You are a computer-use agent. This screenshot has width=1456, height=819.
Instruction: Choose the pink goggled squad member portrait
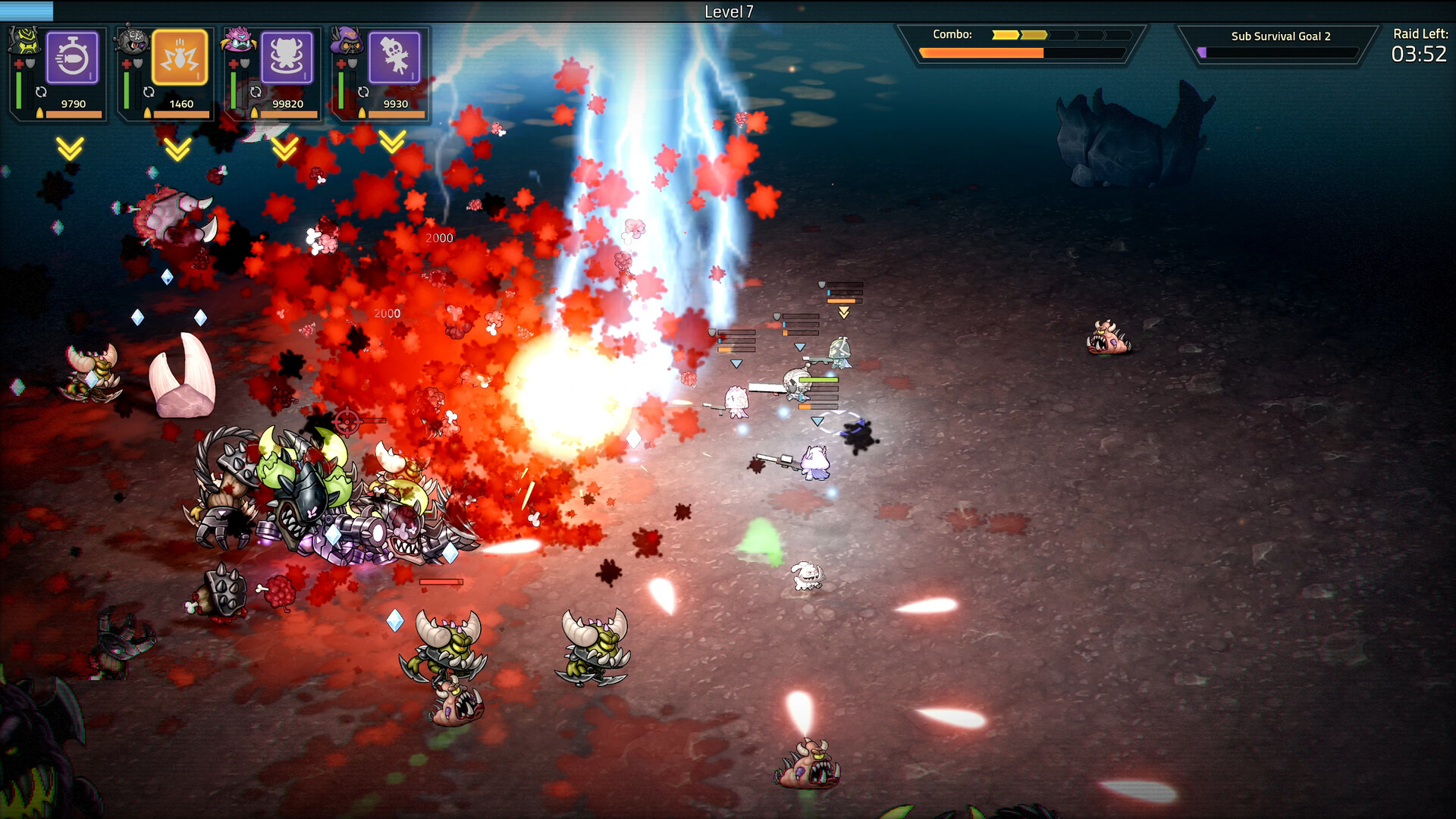(x=240, y=40)
